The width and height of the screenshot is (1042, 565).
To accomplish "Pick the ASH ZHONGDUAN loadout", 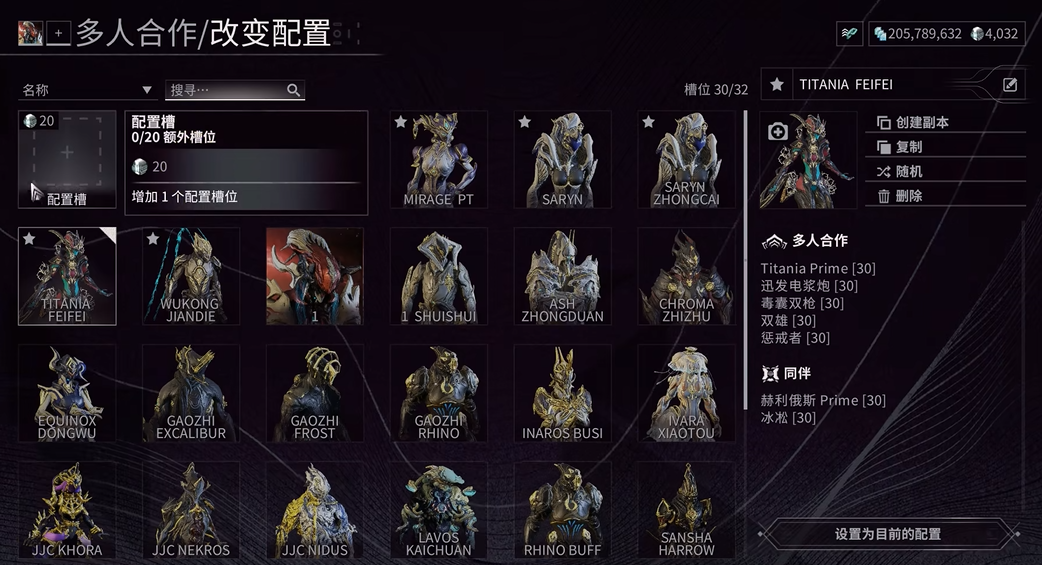I will (562, 276).
